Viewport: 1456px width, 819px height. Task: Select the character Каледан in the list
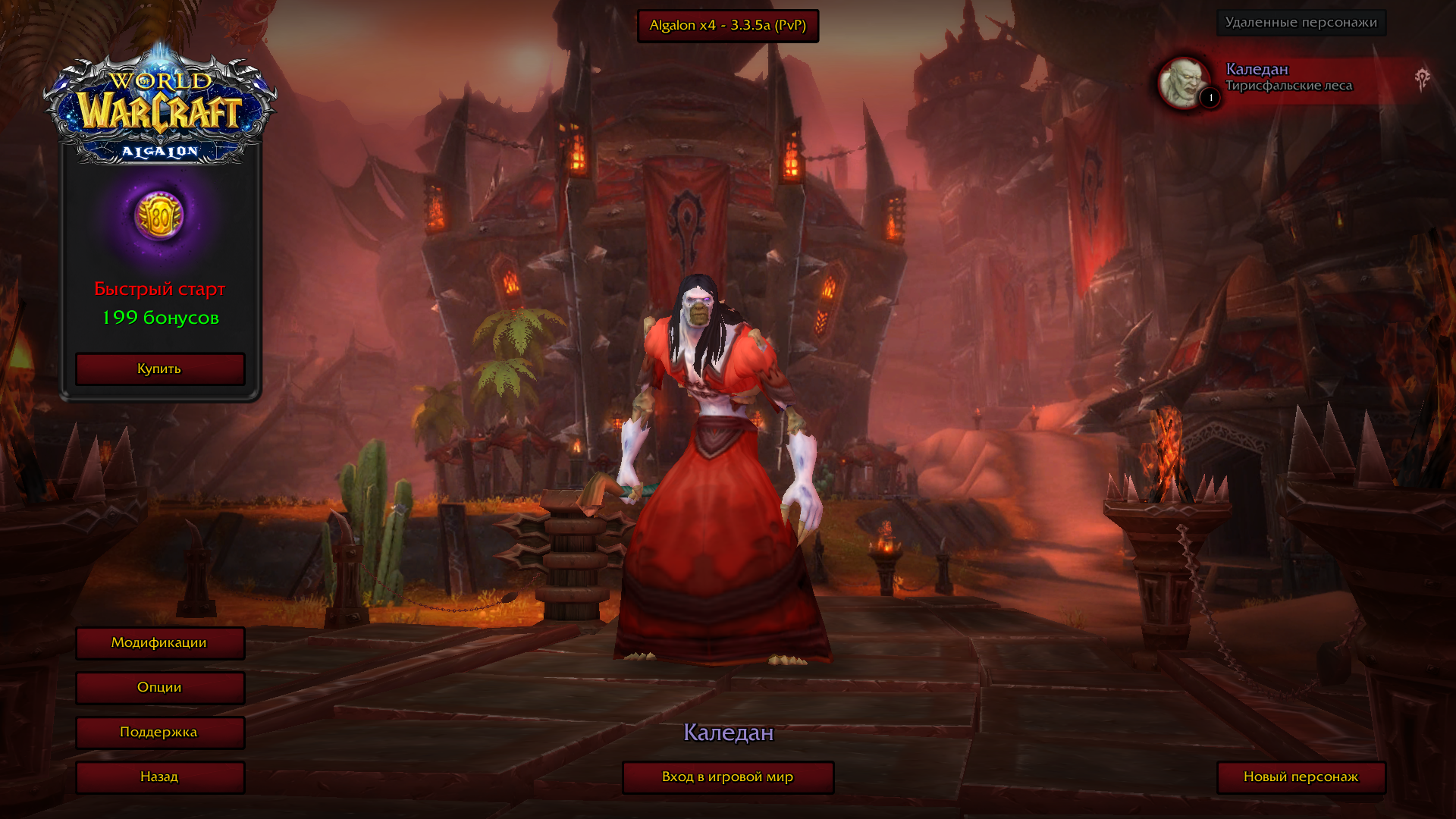pos(1288,78)
